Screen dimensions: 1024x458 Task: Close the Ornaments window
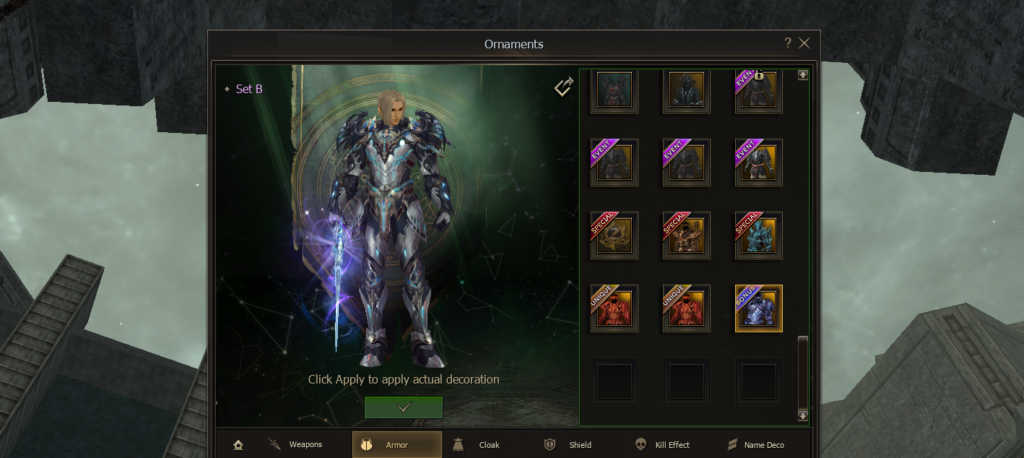[804, 44]
